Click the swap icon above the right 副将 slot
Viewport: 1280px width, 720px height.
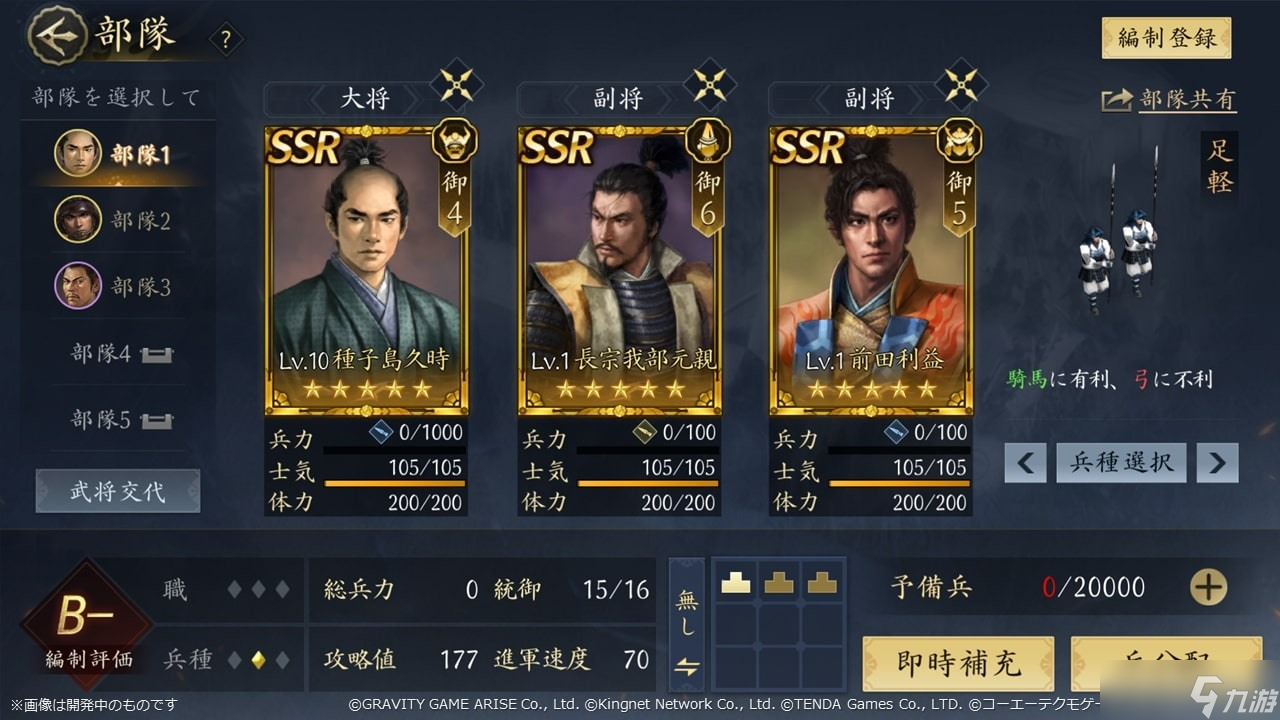pyautogui.click(x=960, y=86)
